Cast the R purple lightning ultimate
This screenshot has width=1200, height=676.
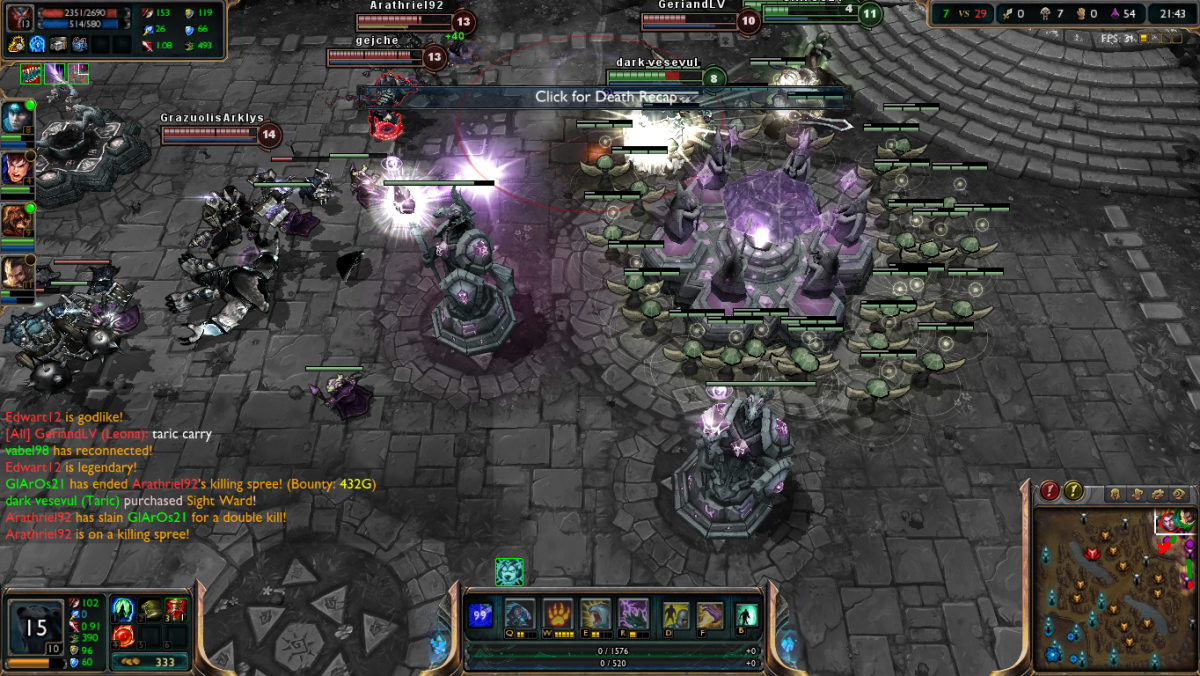[x=633, y=613]
